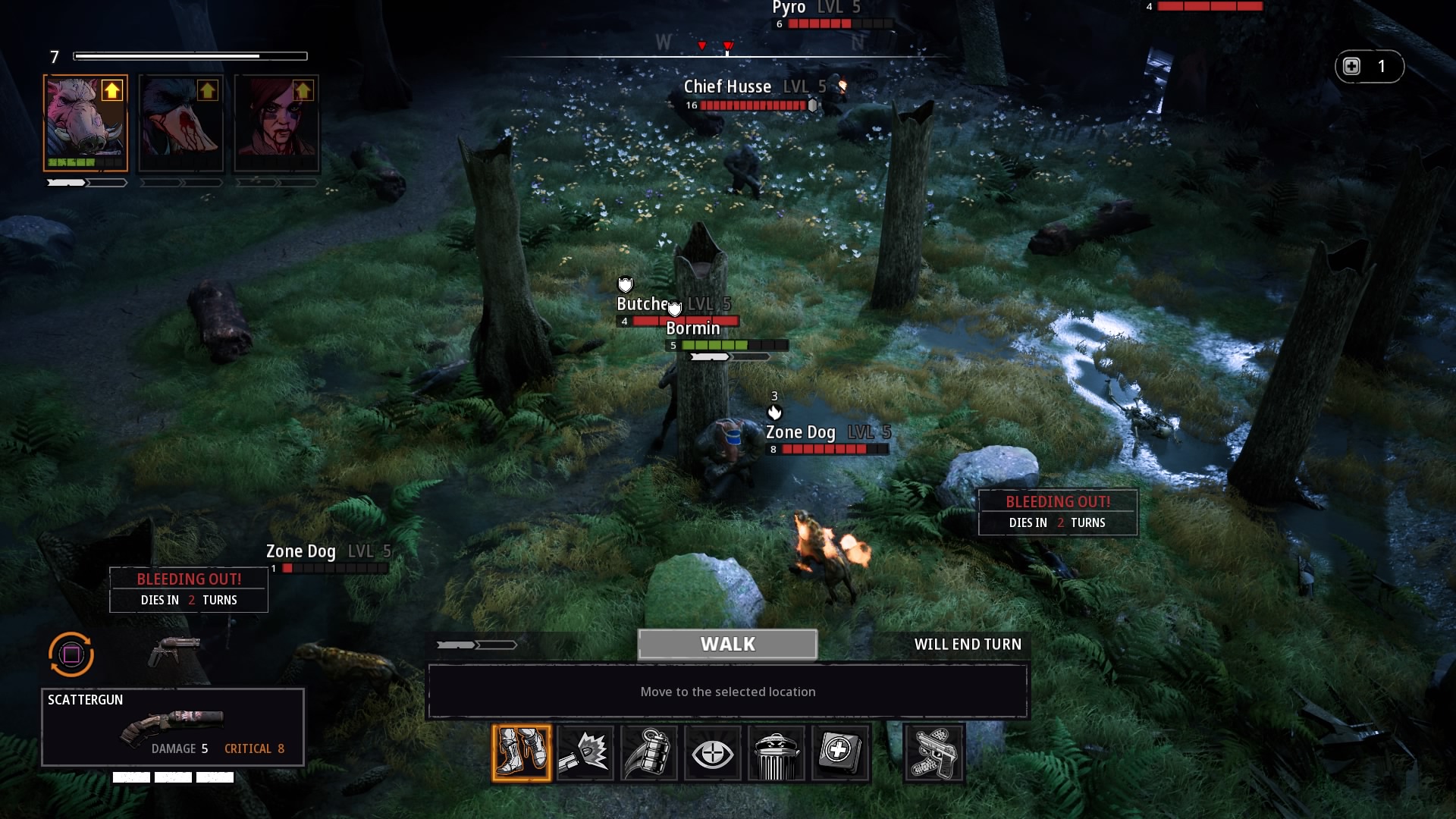Image resolution: width=1456 pixels, height=819 pixels.
Task: Select Bormin's boar portrait
Action: coord(85,123)
